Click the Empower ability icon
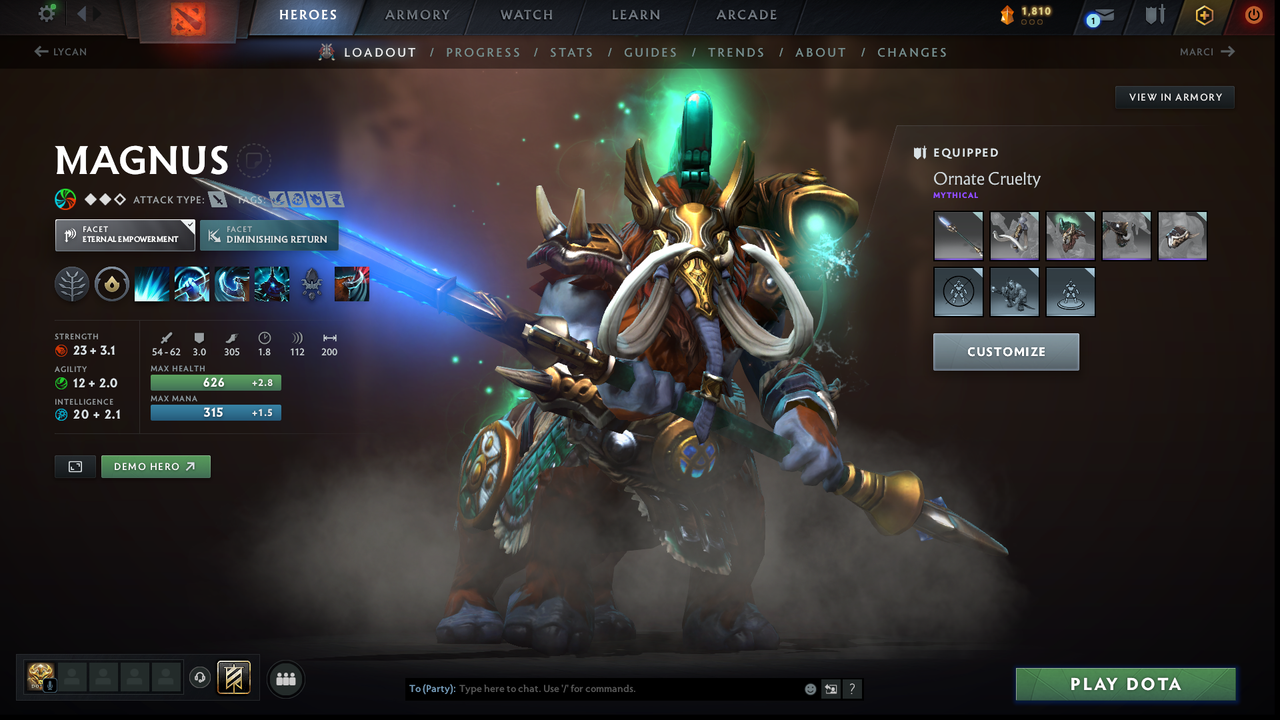 191,284
